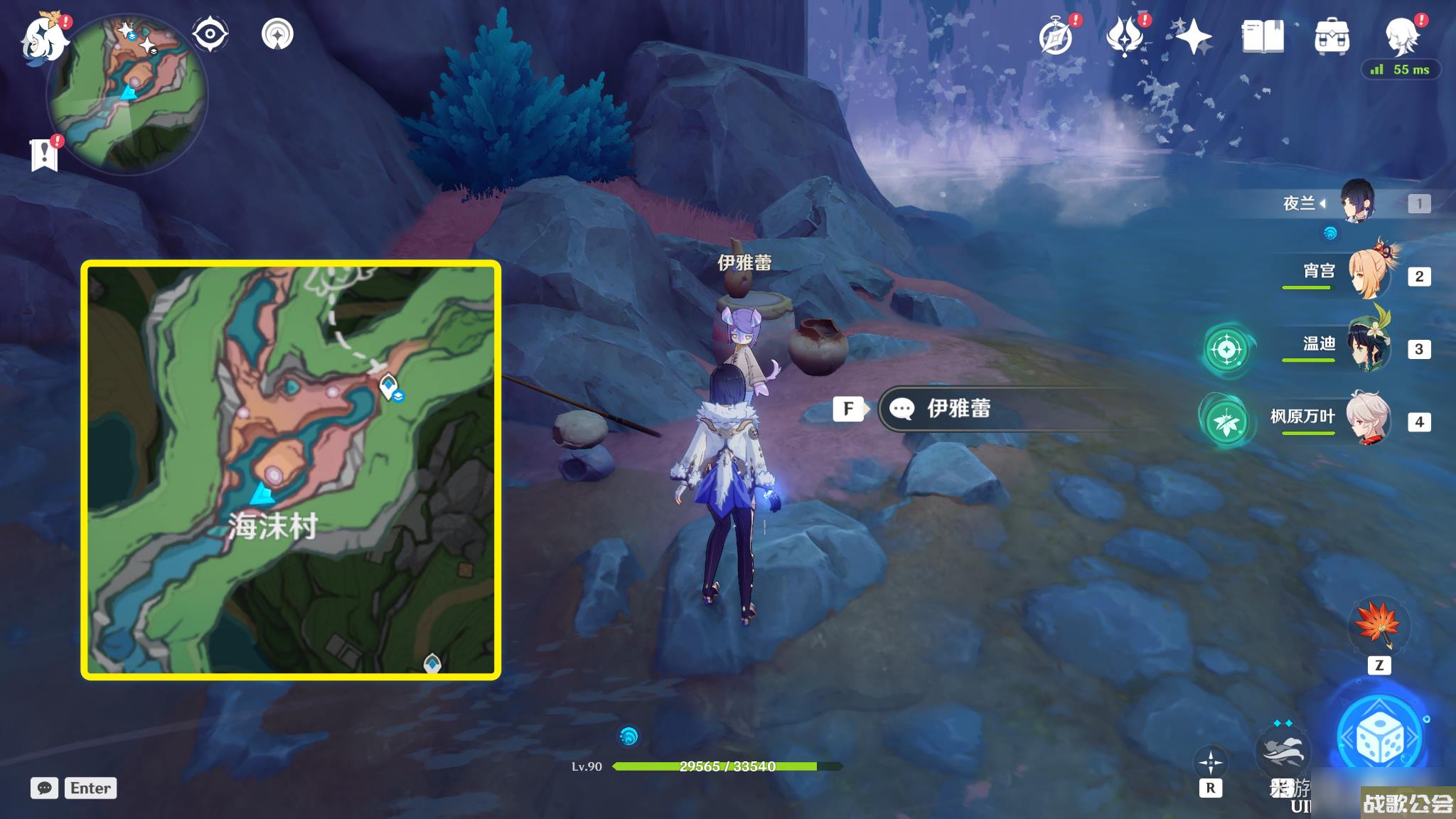
Task: Open the circular minimap
Action: coord(127,95)
